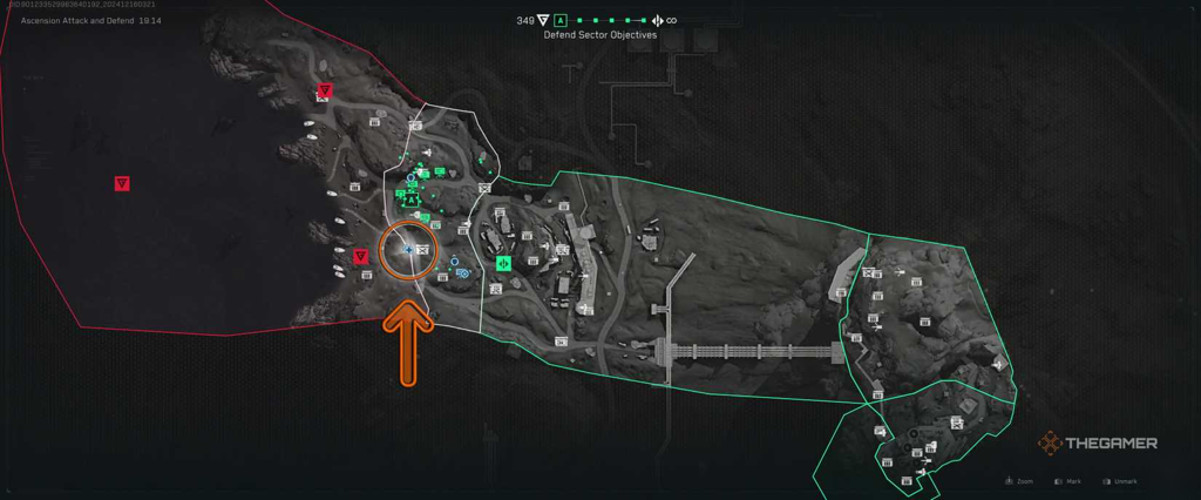Select the lone red enemy marker over the sea
The height and width of the screenshot is (500, 1201).
[122, 183]
